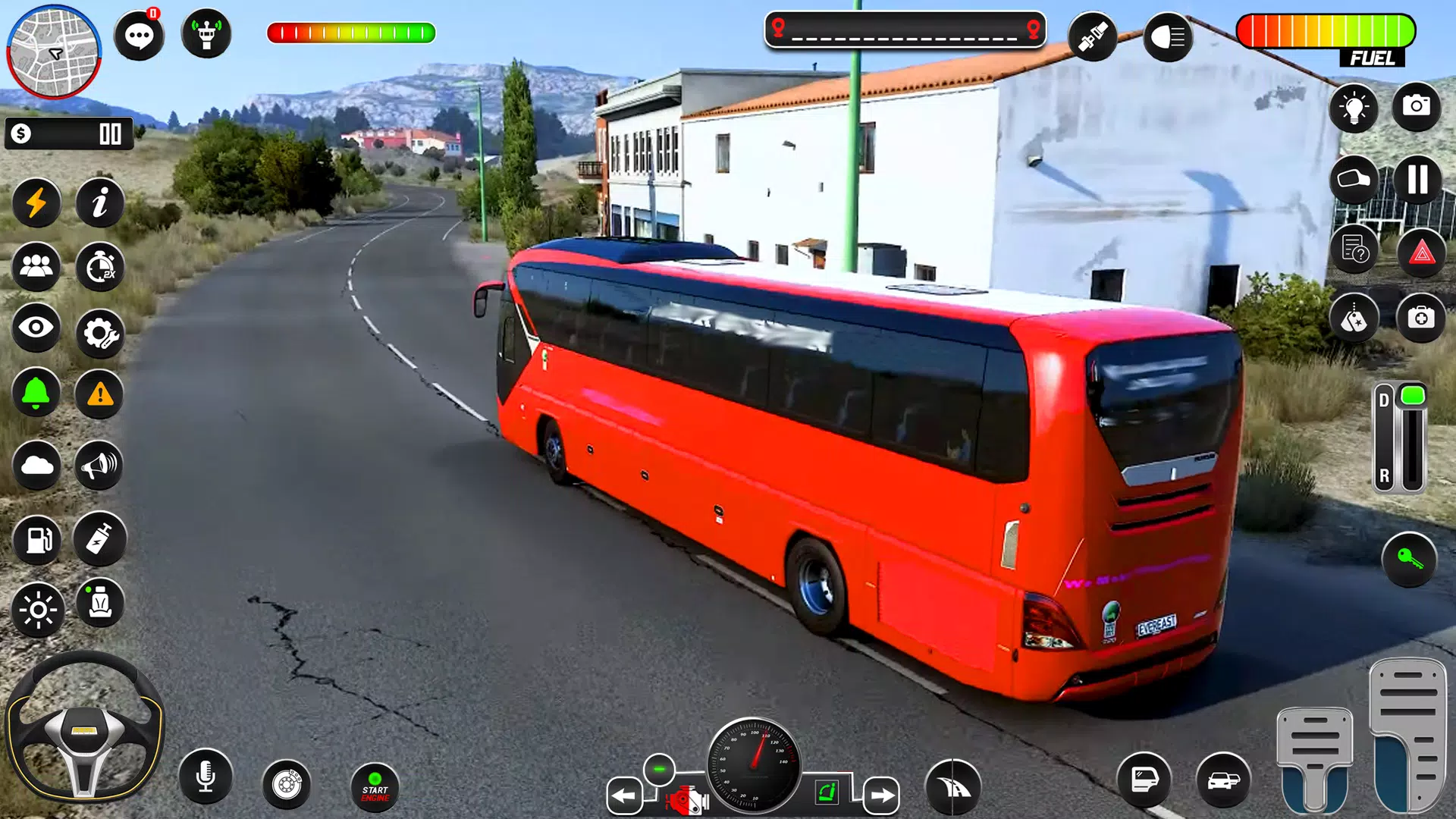Take a screenshot with the camera icon
The width and height of the screenshot is (1456, 819).
tap(1416, 106)
